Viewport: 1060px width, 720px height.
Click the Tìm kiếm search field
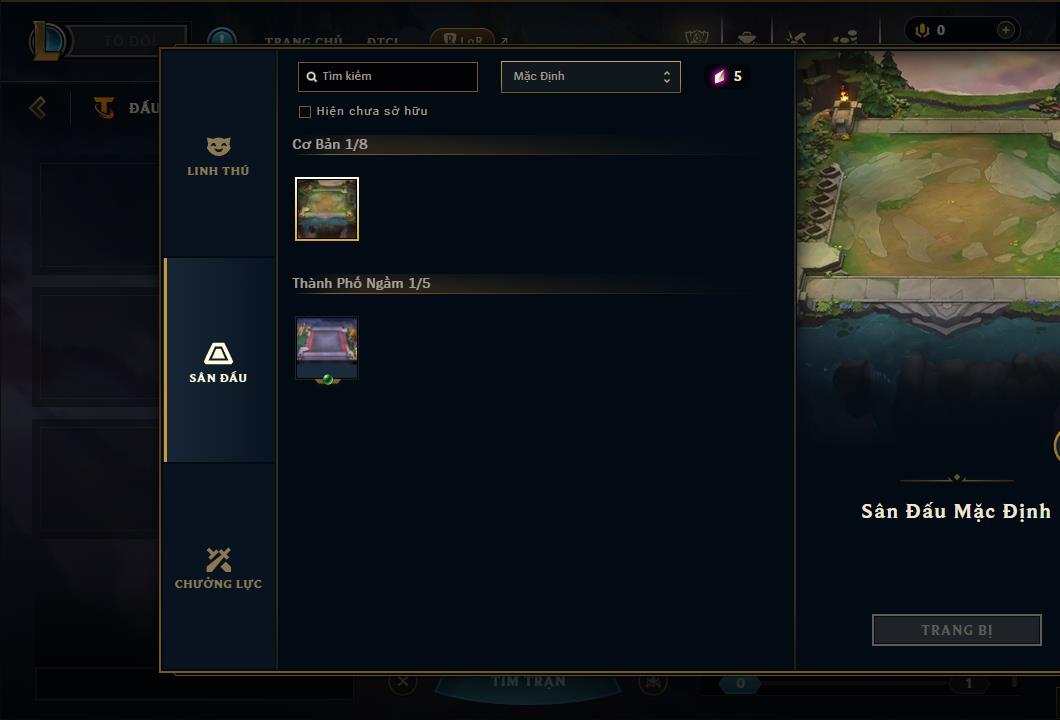(388, 77)
